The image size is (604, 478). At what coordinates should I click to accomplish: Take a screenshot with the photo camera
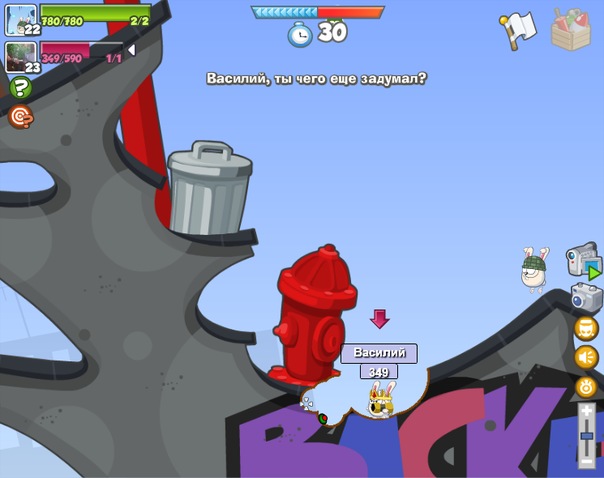click(586, 297)
